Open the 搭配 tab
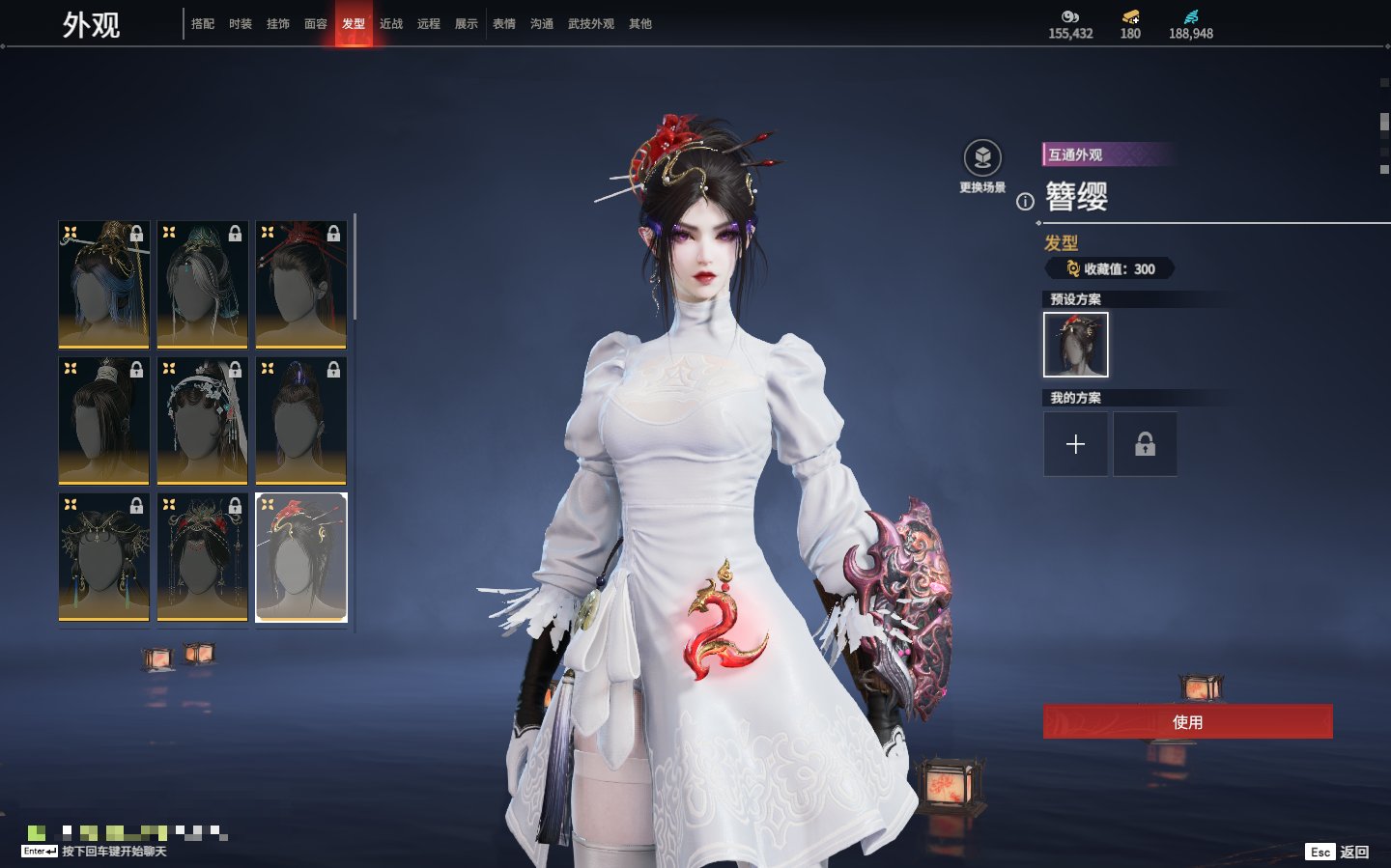This screenshot has height=868, width=1391. [203, 24]
